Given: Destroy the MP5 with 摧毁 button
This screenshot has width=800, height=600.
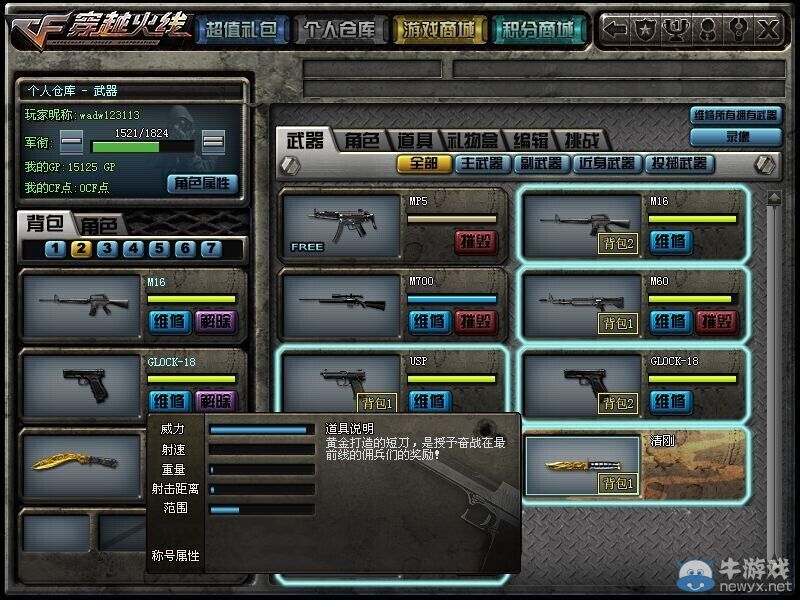Looking at the screenshot, I should pos(475,241).
